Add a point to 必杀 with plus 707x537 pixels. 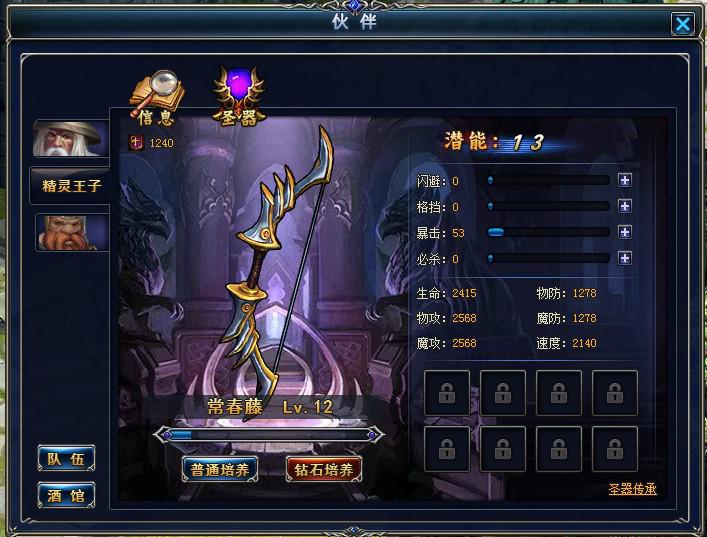point(625,258)
